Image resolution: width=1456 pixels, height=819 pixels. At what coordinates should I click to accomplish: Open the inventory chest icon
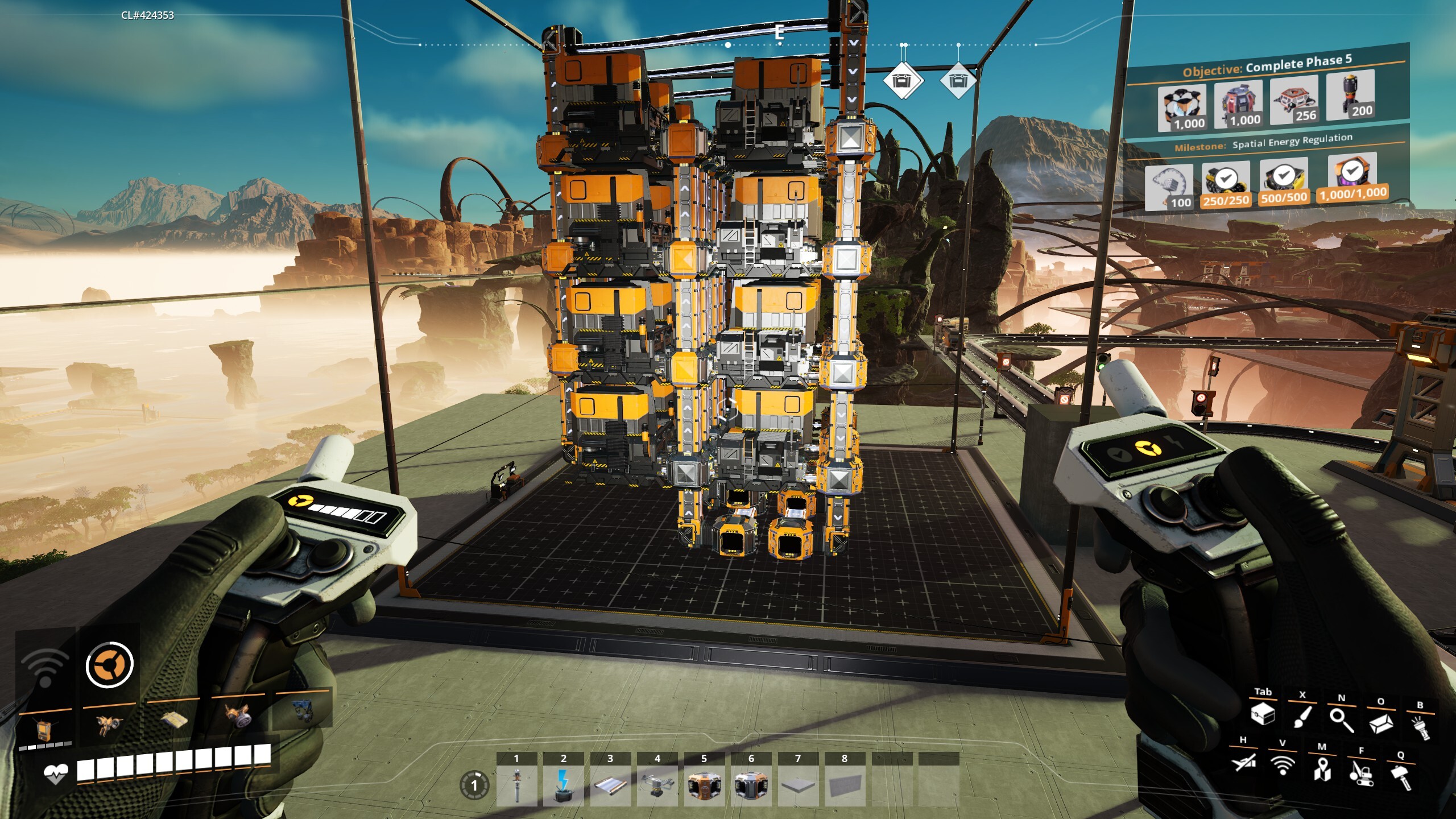[1263, 713]
